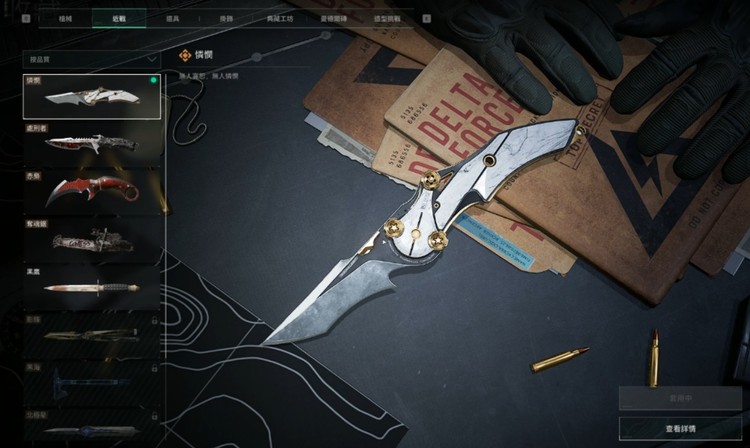Choose the serrated black combat knife skin
The width and height of the screenshot is (750, 448).
click(x=92, y=144)
